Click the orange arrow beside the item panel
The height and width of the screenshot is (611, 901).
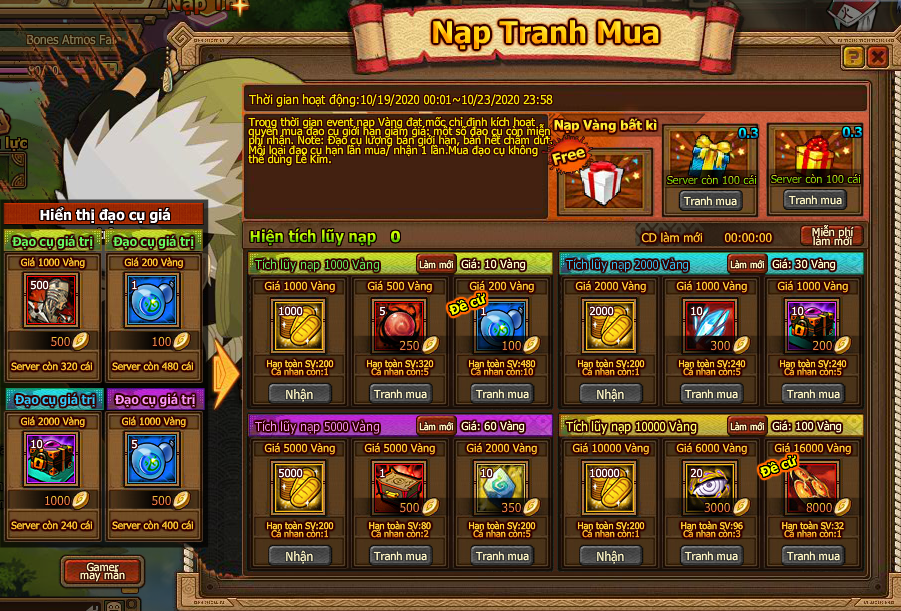pyautogui.click(x=228, y=373)
